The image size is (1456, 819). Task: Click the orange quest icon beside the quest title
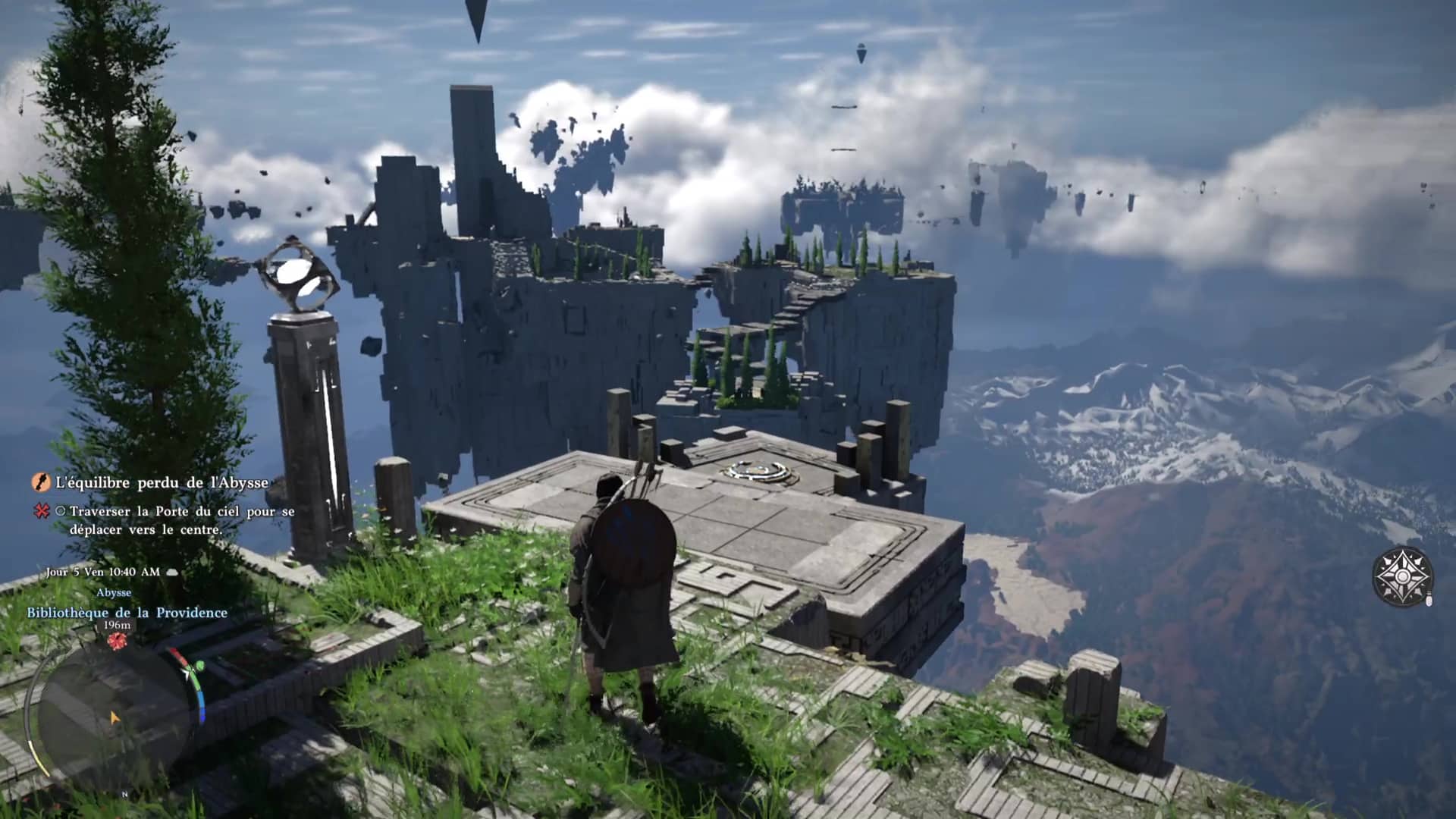(41, 482)
